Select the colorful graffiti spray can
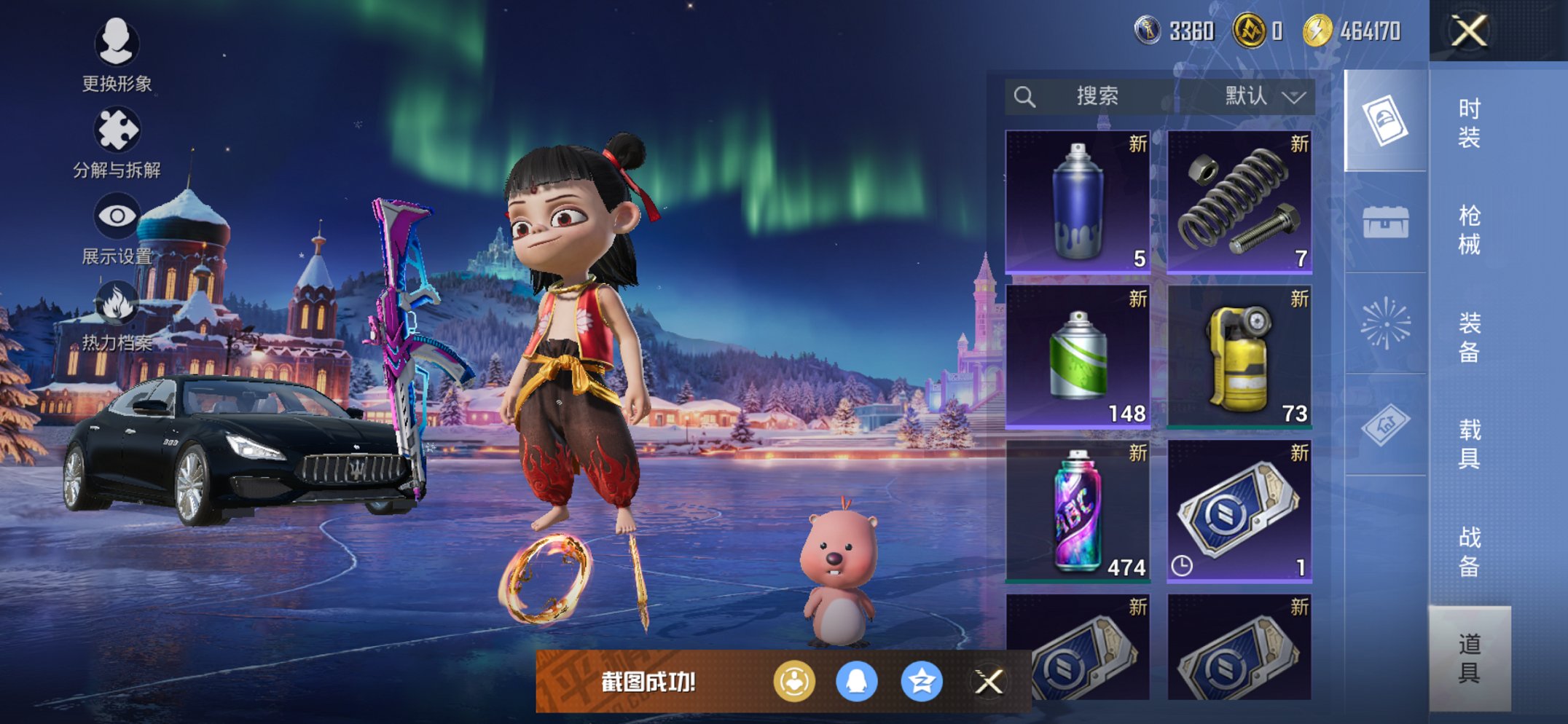The image size is (1568, 724). [x=1078, y=511]
